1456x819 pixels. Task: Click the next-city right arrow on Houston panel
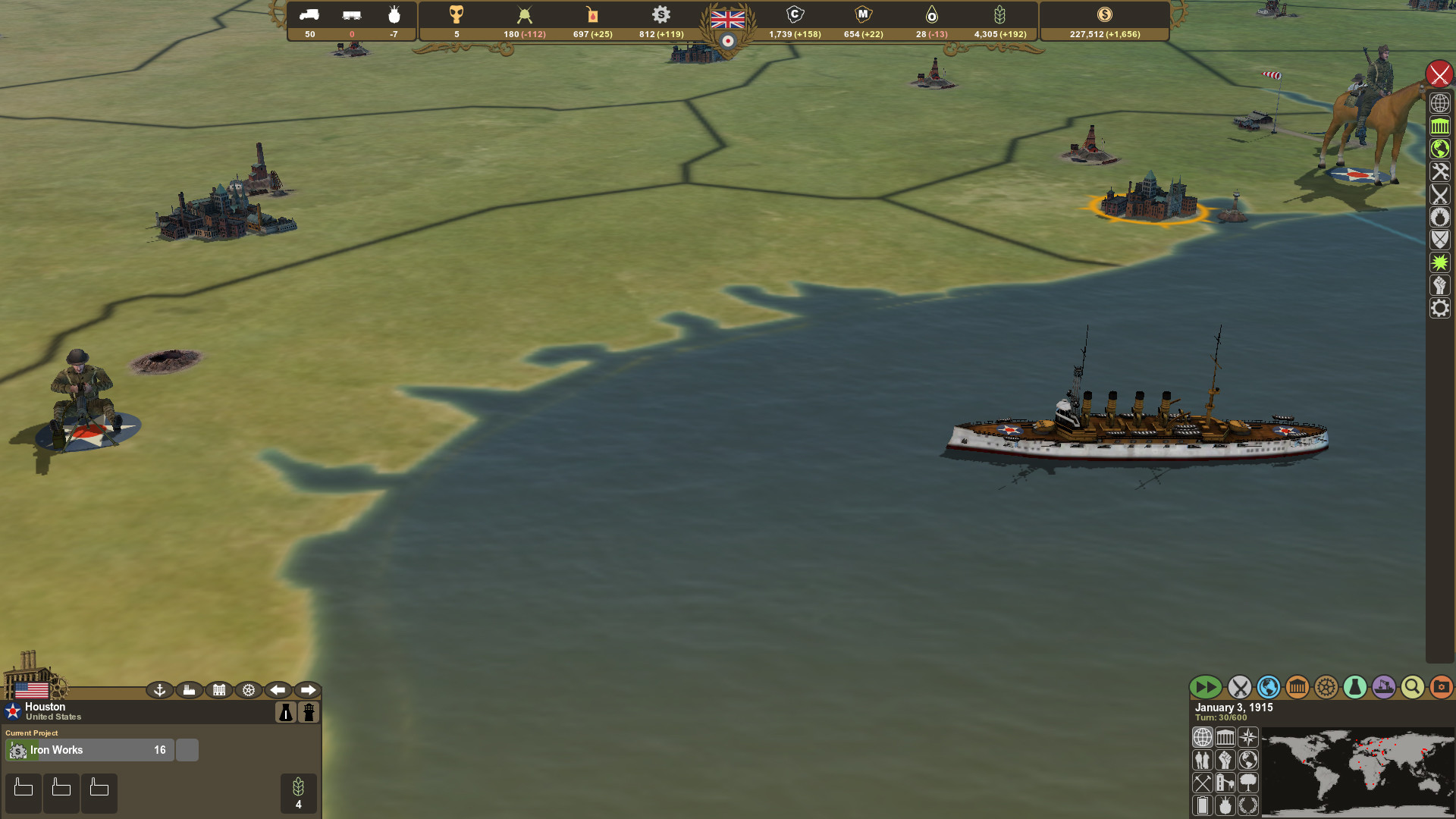point(308,690)
